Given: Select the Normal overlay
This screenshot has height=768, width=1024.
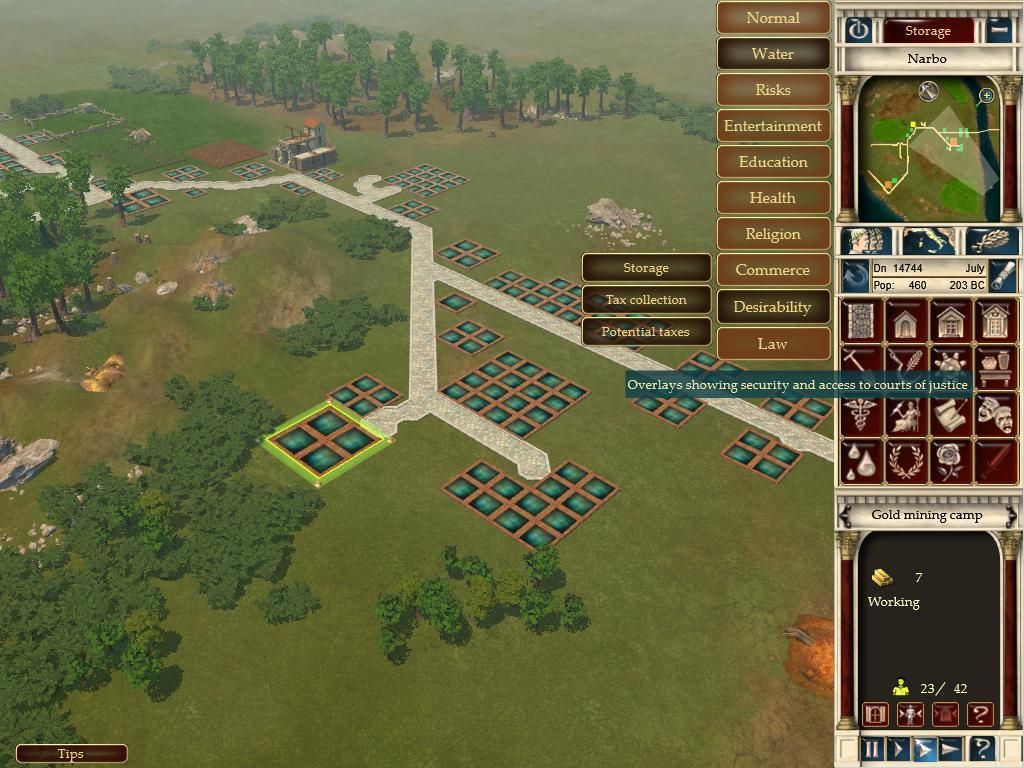Looking at the screenshot, I should pyautogui.click(x=773, y=18).
